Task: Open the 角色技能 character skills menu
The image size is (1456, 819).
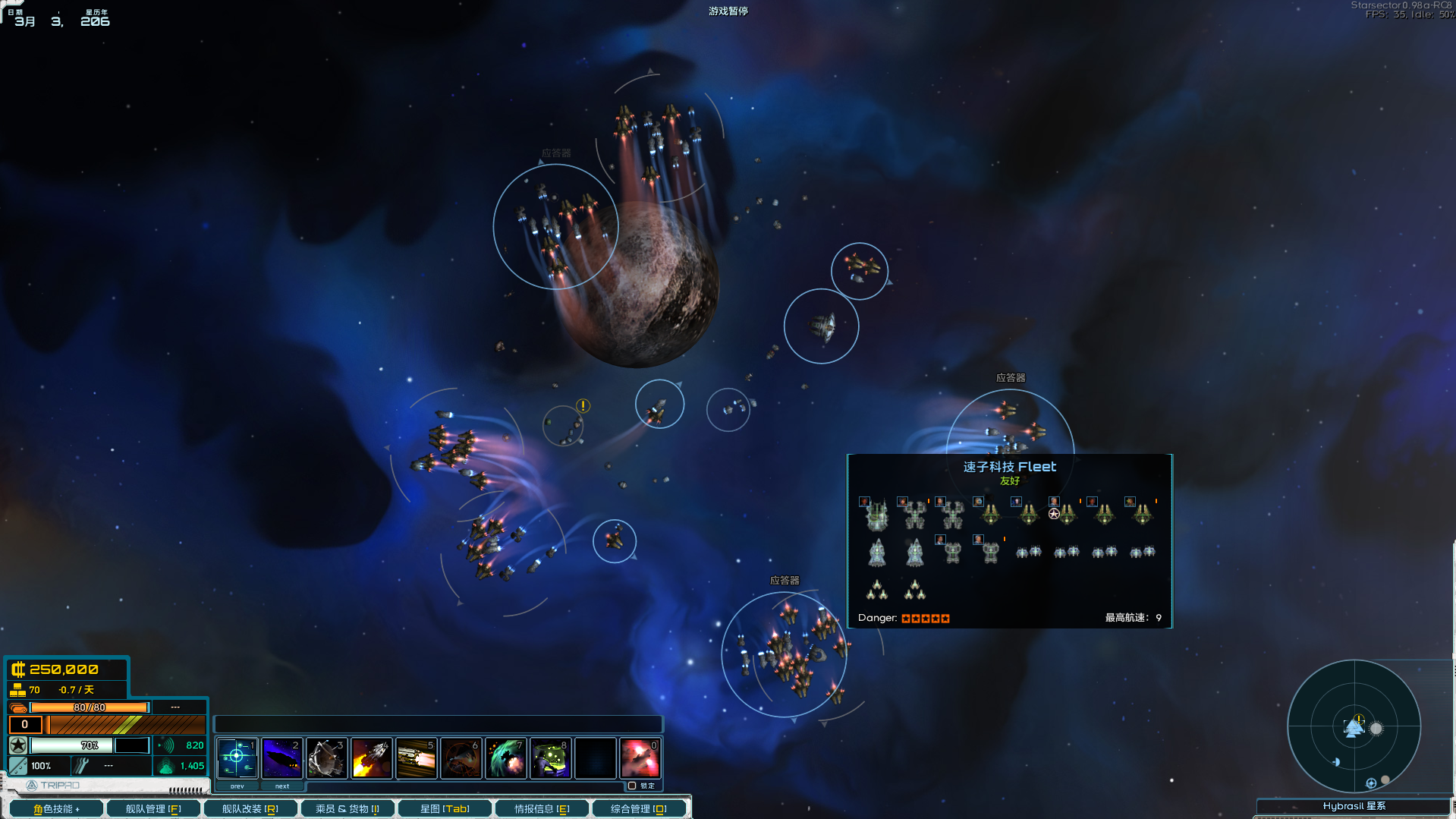Action: 56,808
